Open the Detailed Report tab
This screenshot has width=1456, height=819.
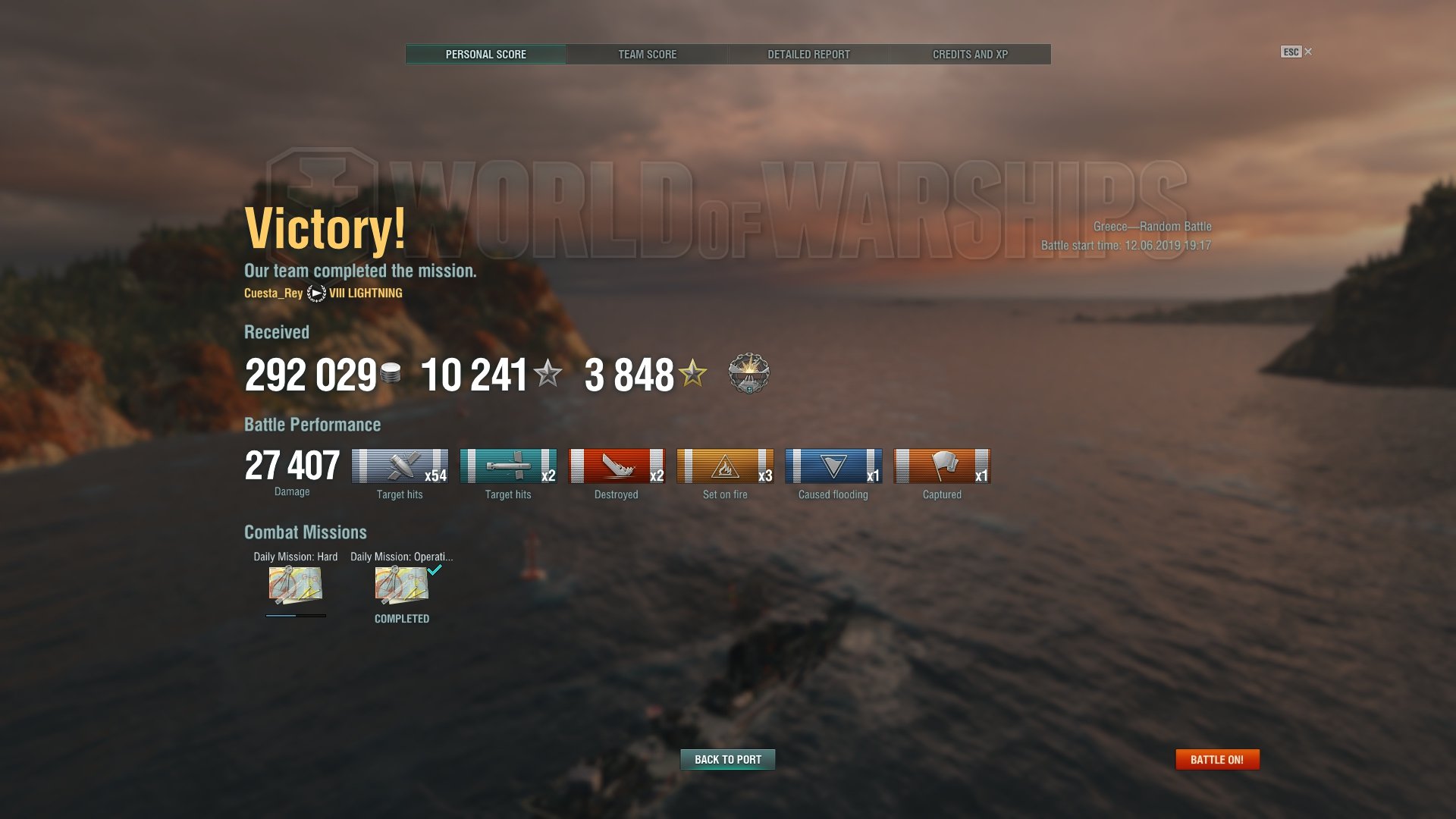[808, 55]
